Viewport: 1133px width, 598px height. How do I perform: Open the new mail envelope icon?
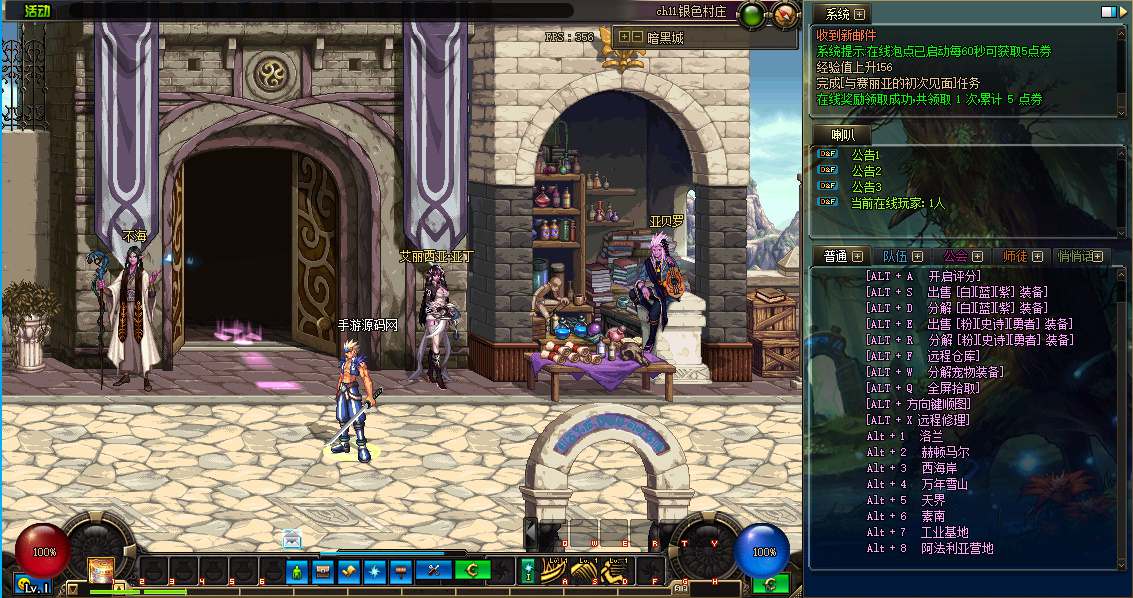pos(291,539)
